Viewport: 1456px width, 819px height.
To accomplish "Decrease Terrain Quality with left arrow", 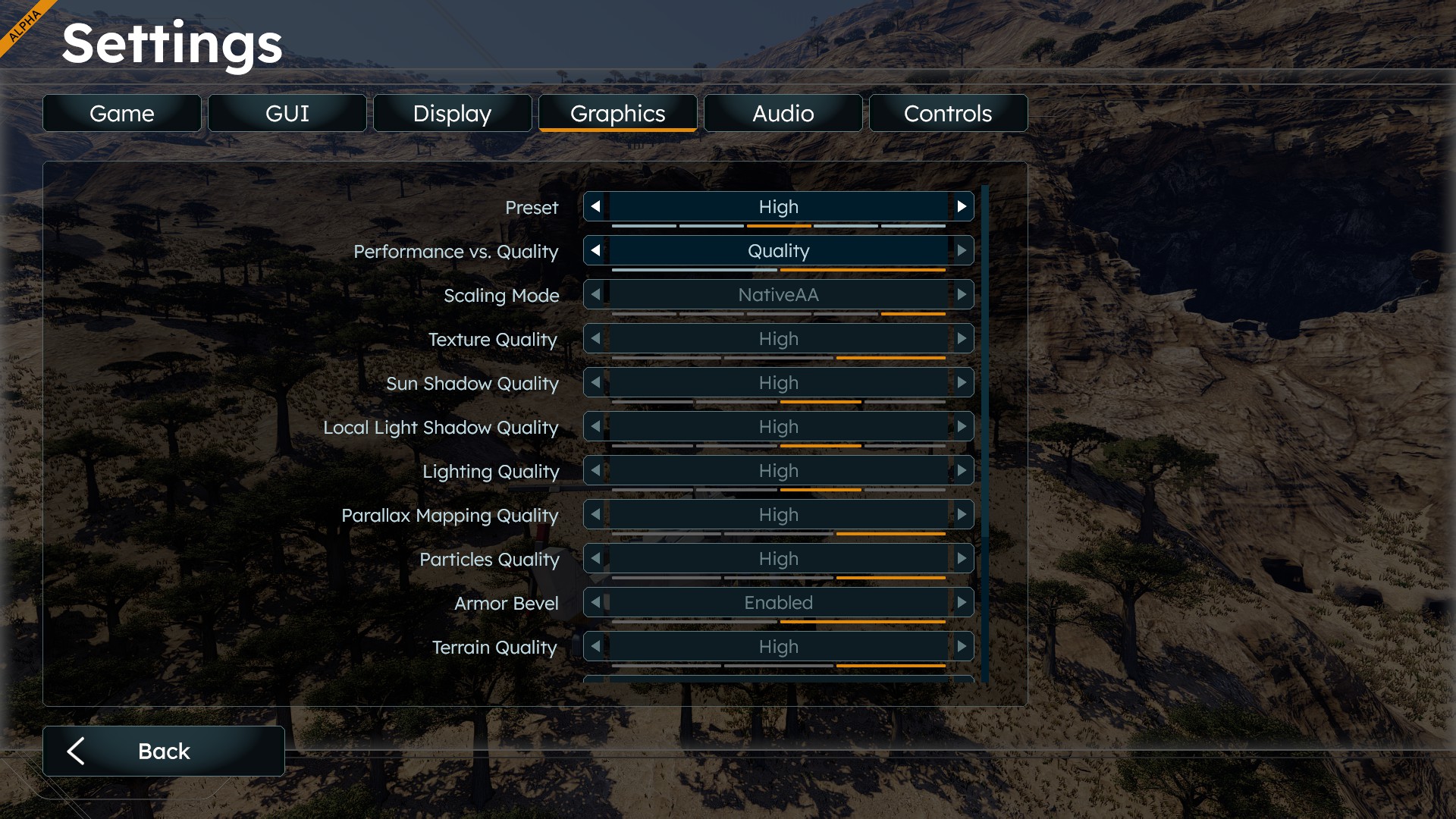I will tap(596, 646).
